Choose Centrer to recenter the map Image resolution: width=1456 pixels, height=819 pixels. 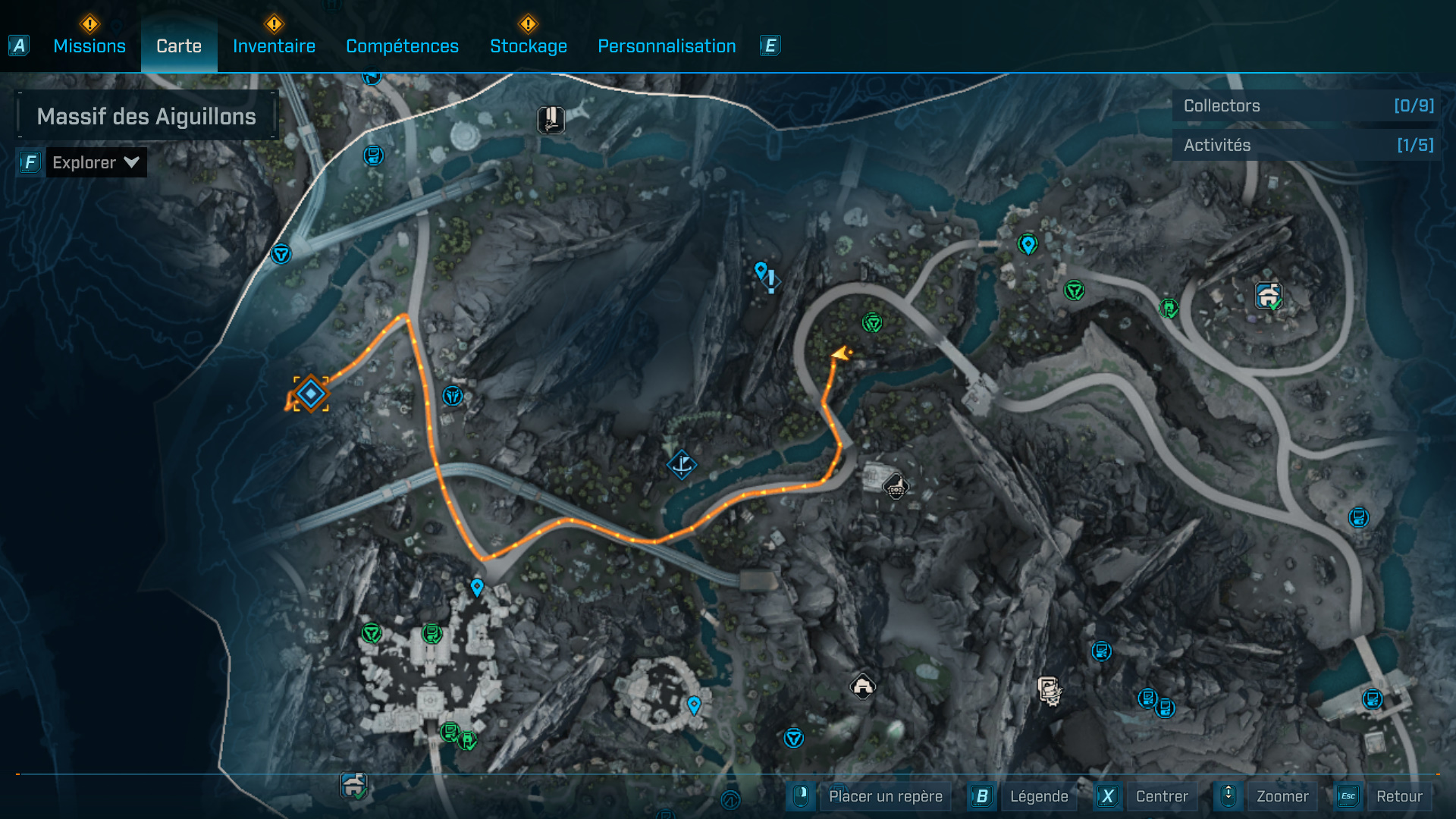point(1161,796)
